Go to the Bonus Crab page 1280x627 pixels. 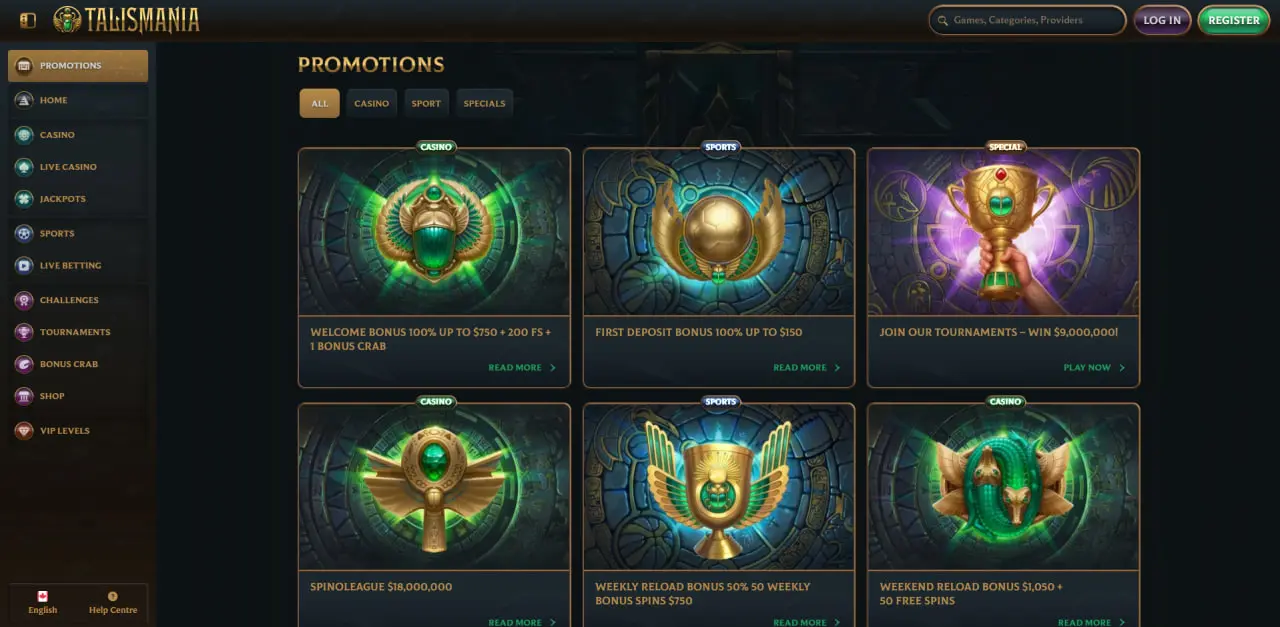(x=69, y=364)
